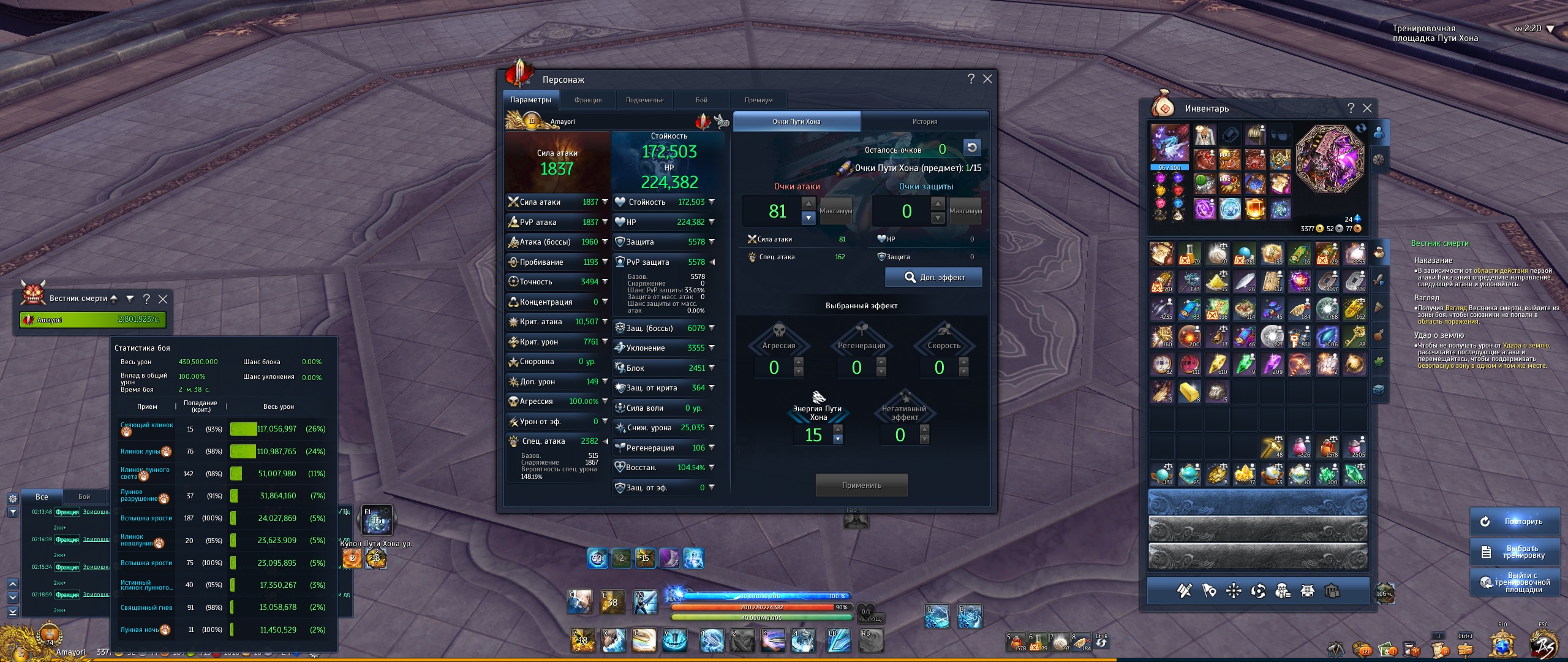Set attack points with the Максимум button
The height and width of the screenshot is (662, 1568).
point(835,211)
